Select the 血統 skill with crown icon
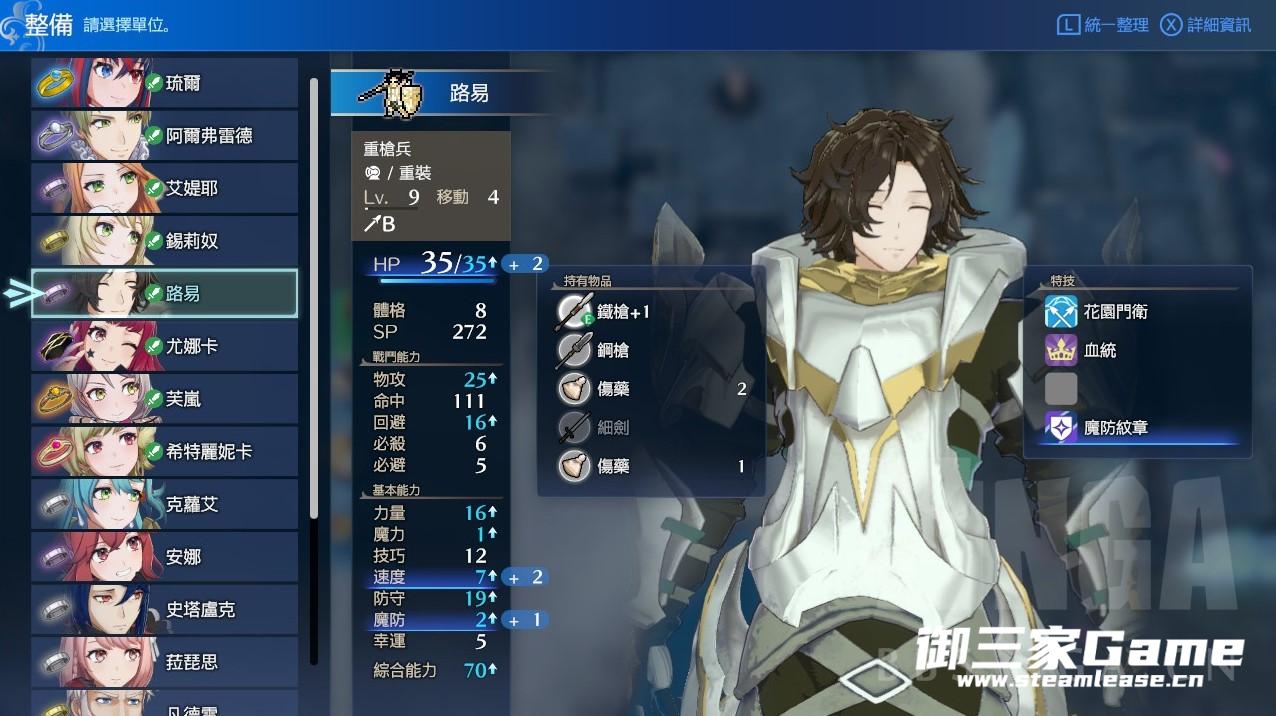1276x716 pixels. point(1100,350)
